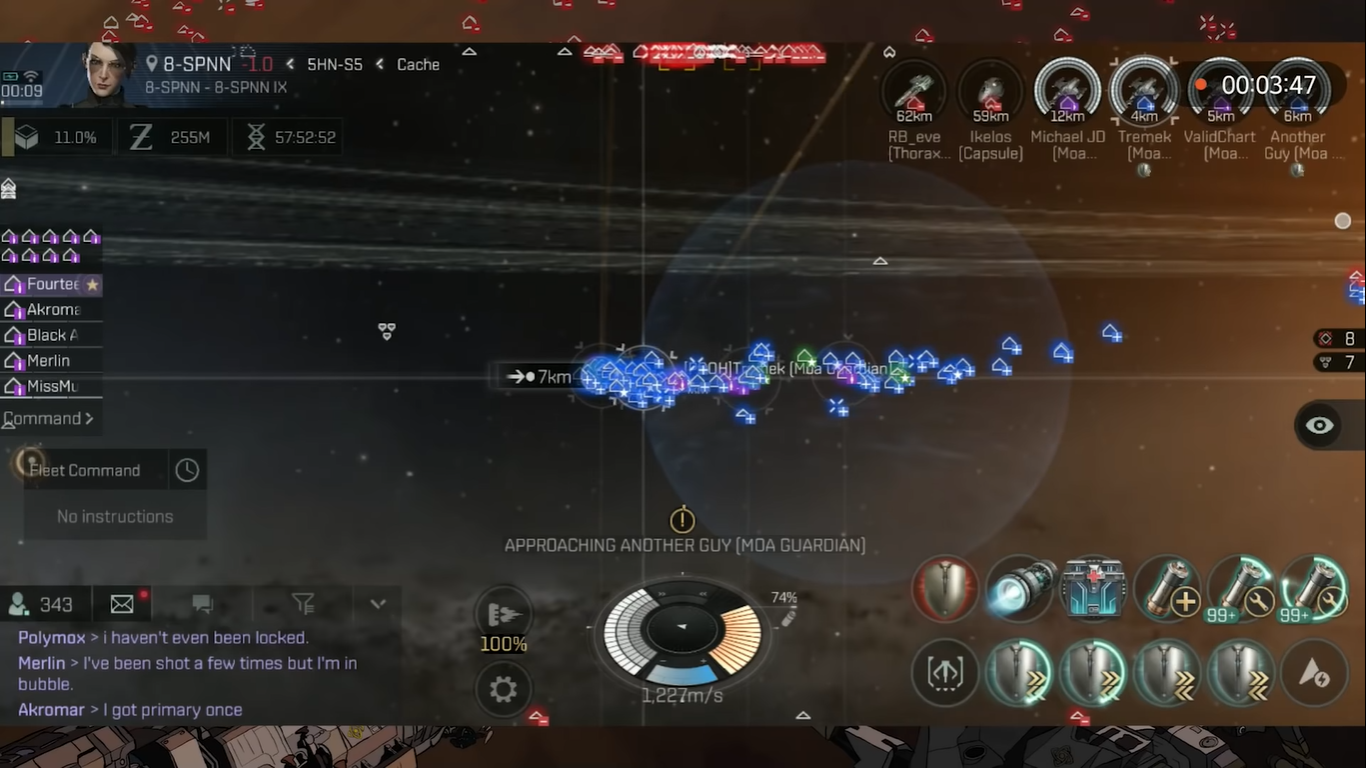The width and height of the screenshot is (1366, 768).
Task: Select fleet member Akromar in the list
Action: 52,309
